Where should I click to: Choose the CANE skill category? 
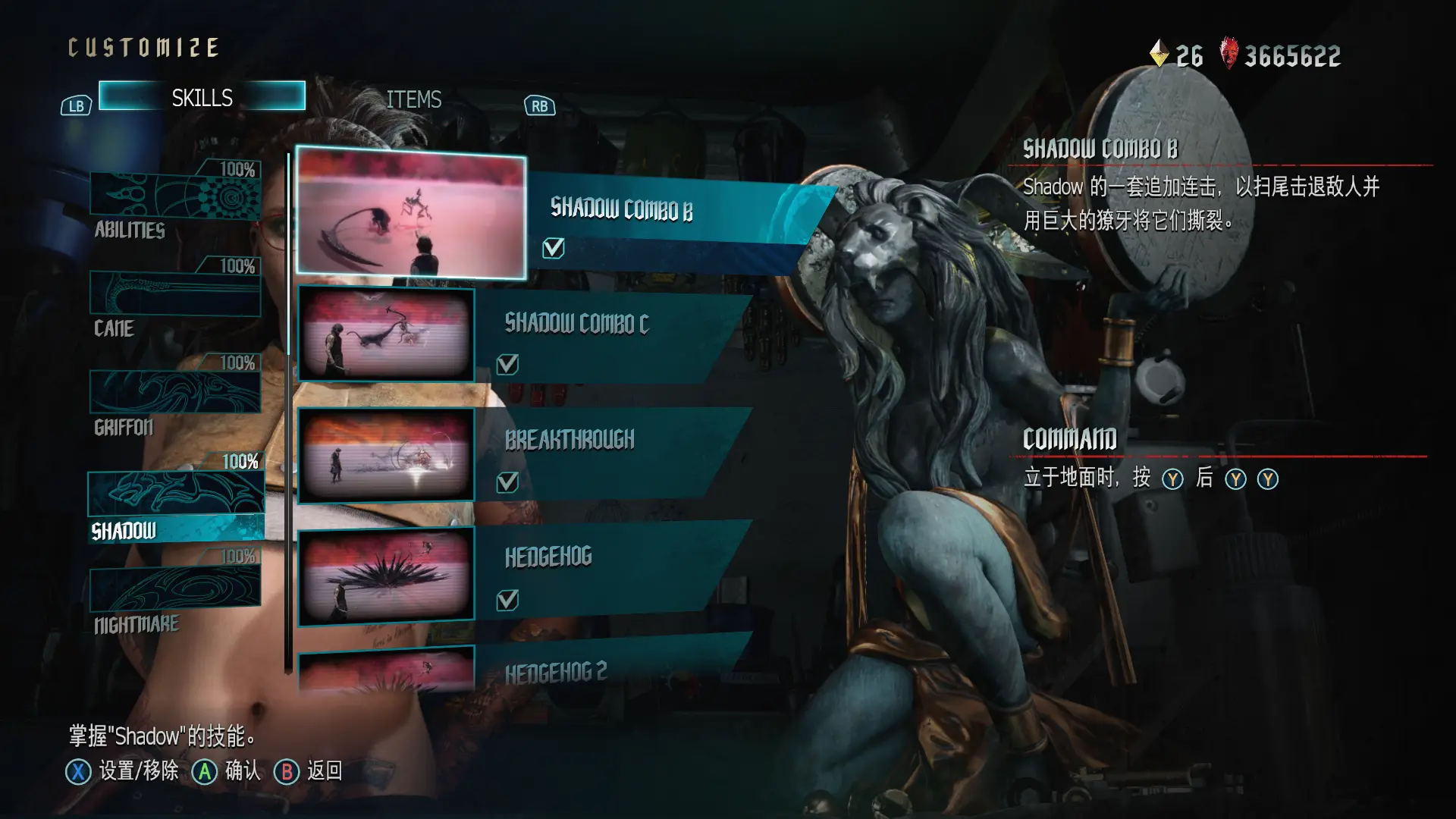[175, 297]
